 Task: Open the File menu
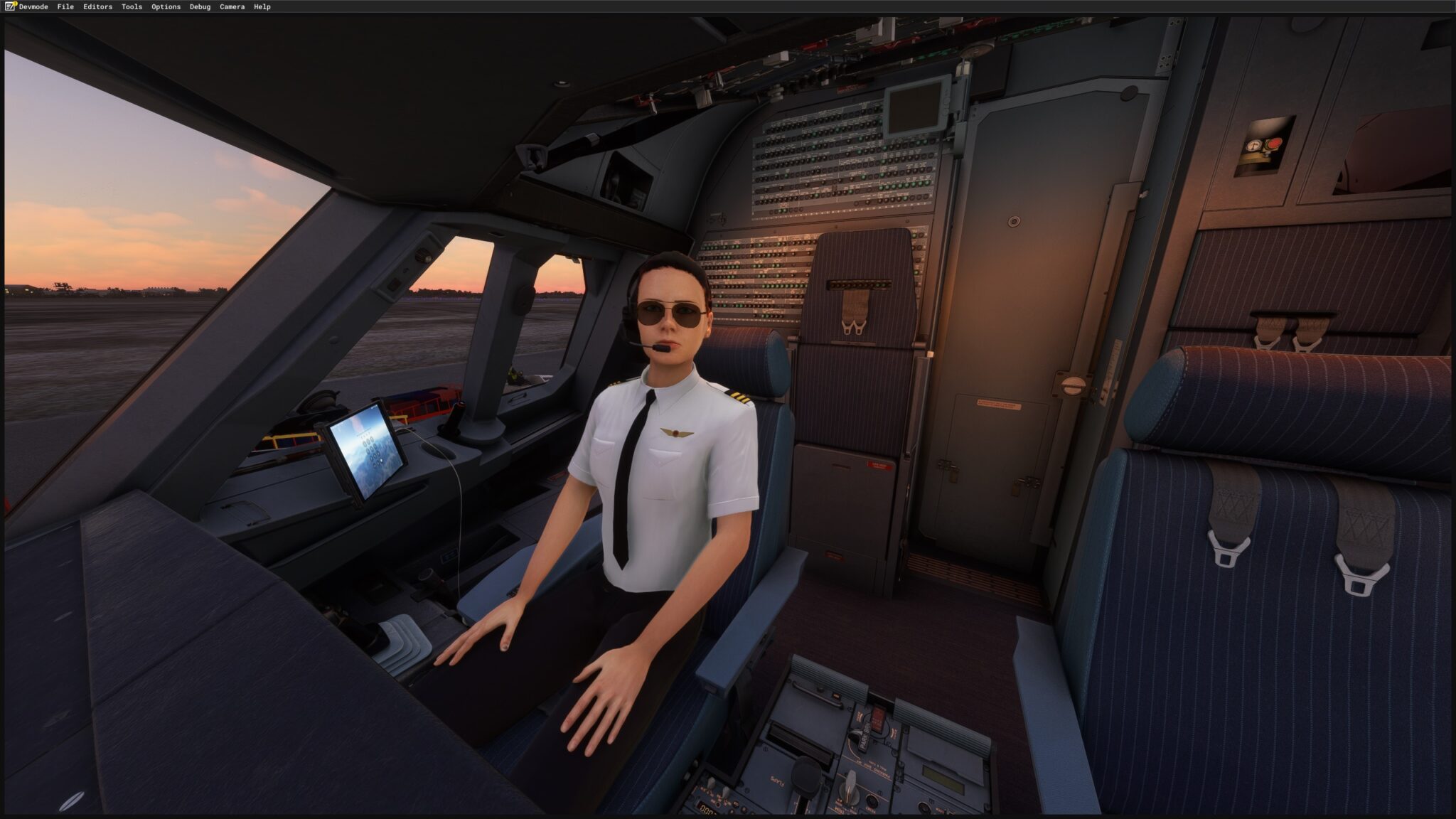click(x=65, y=6)
